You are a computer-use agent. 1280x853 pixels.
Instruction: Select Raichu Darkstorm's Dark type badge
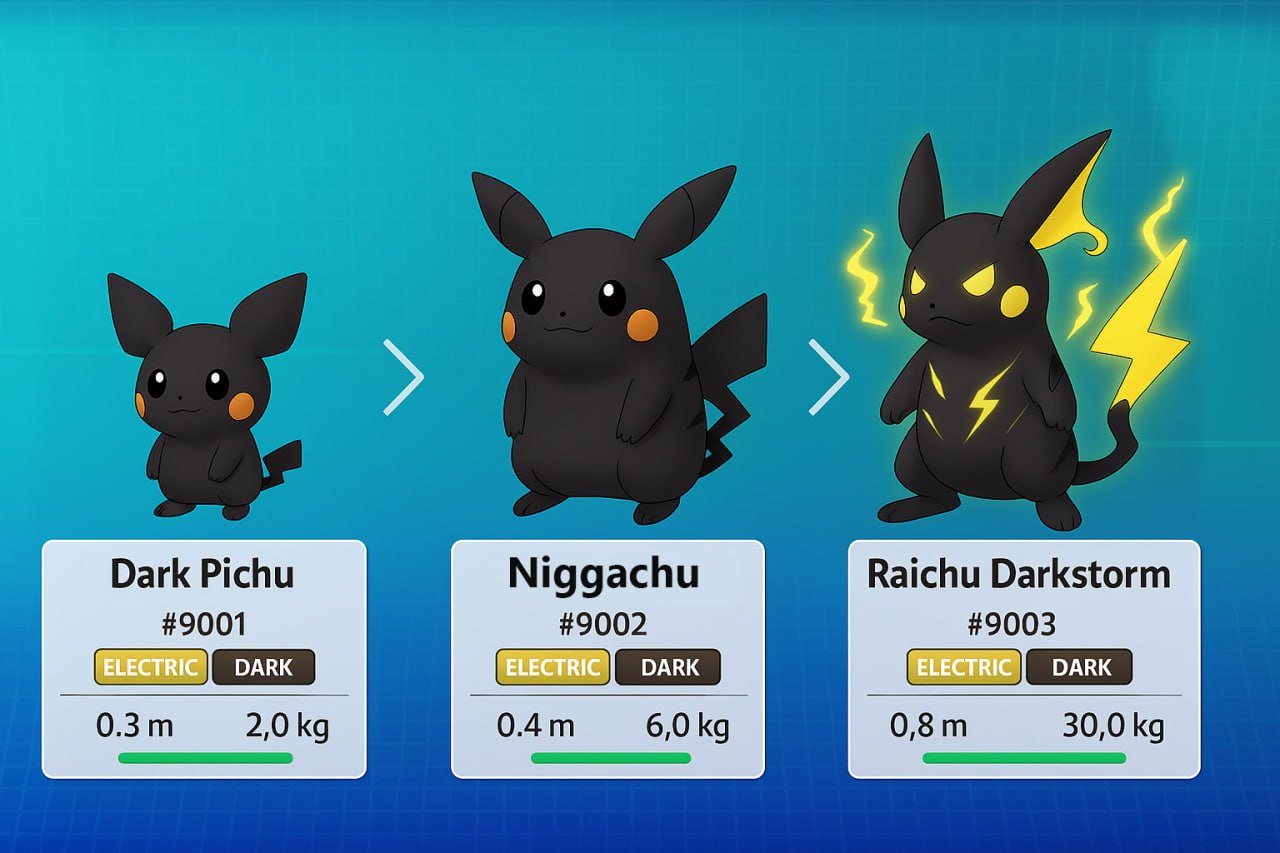pyautogui.click(x=1080, y=668)
